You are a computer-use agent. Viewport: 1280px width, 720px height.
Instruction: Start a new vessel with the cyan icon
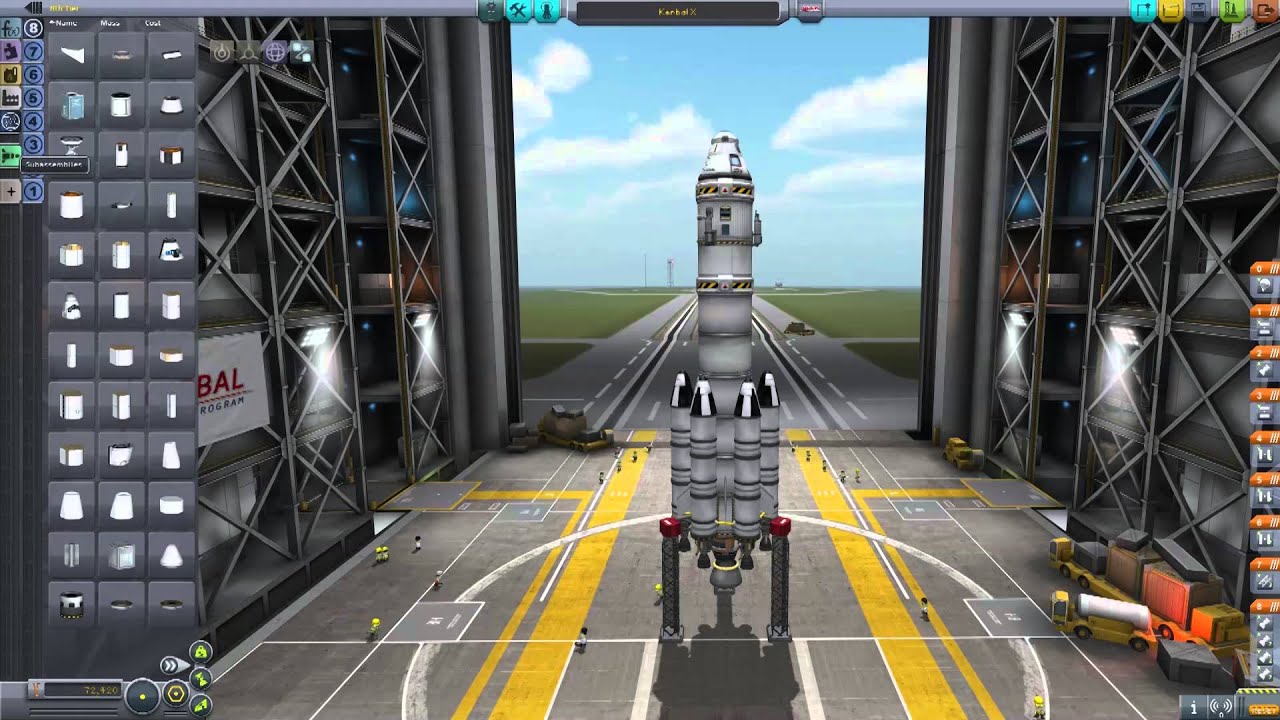(x=1142, y=10)
